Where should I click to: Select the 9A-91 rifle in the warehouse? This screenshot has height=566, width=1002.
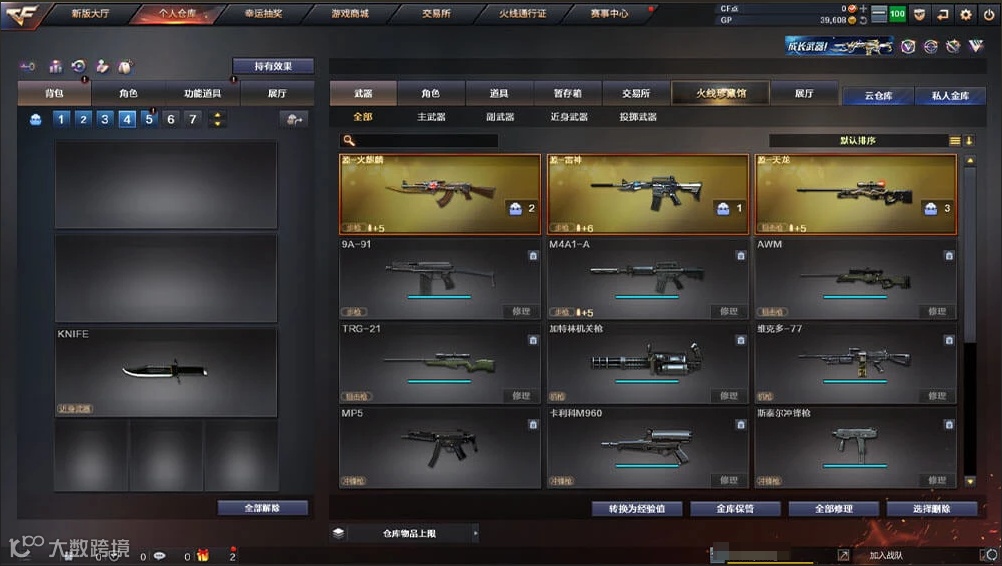[437, 278]
